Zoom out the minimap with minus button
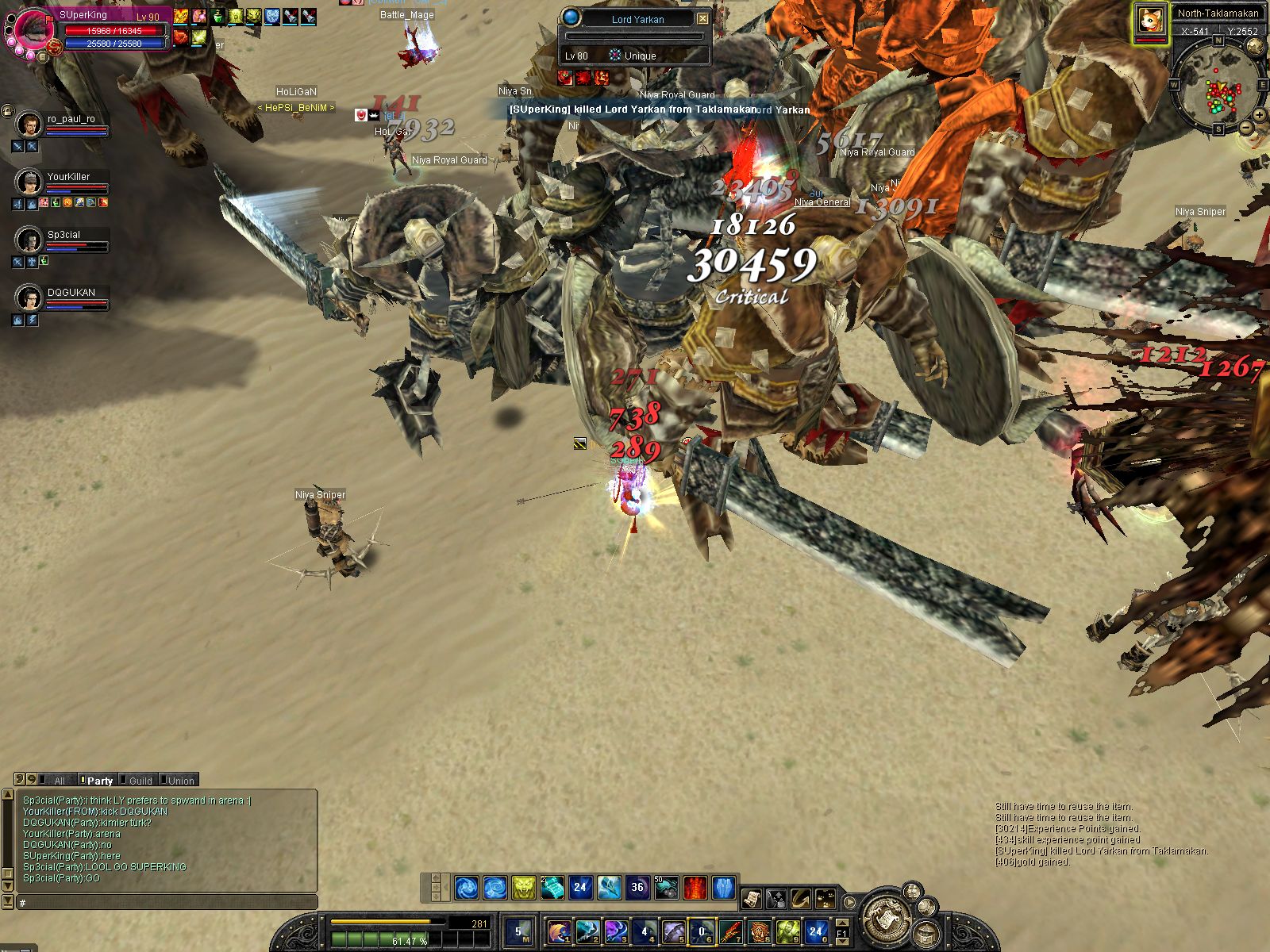The height and width of the screenshot is (952, 1270). 1245,127
